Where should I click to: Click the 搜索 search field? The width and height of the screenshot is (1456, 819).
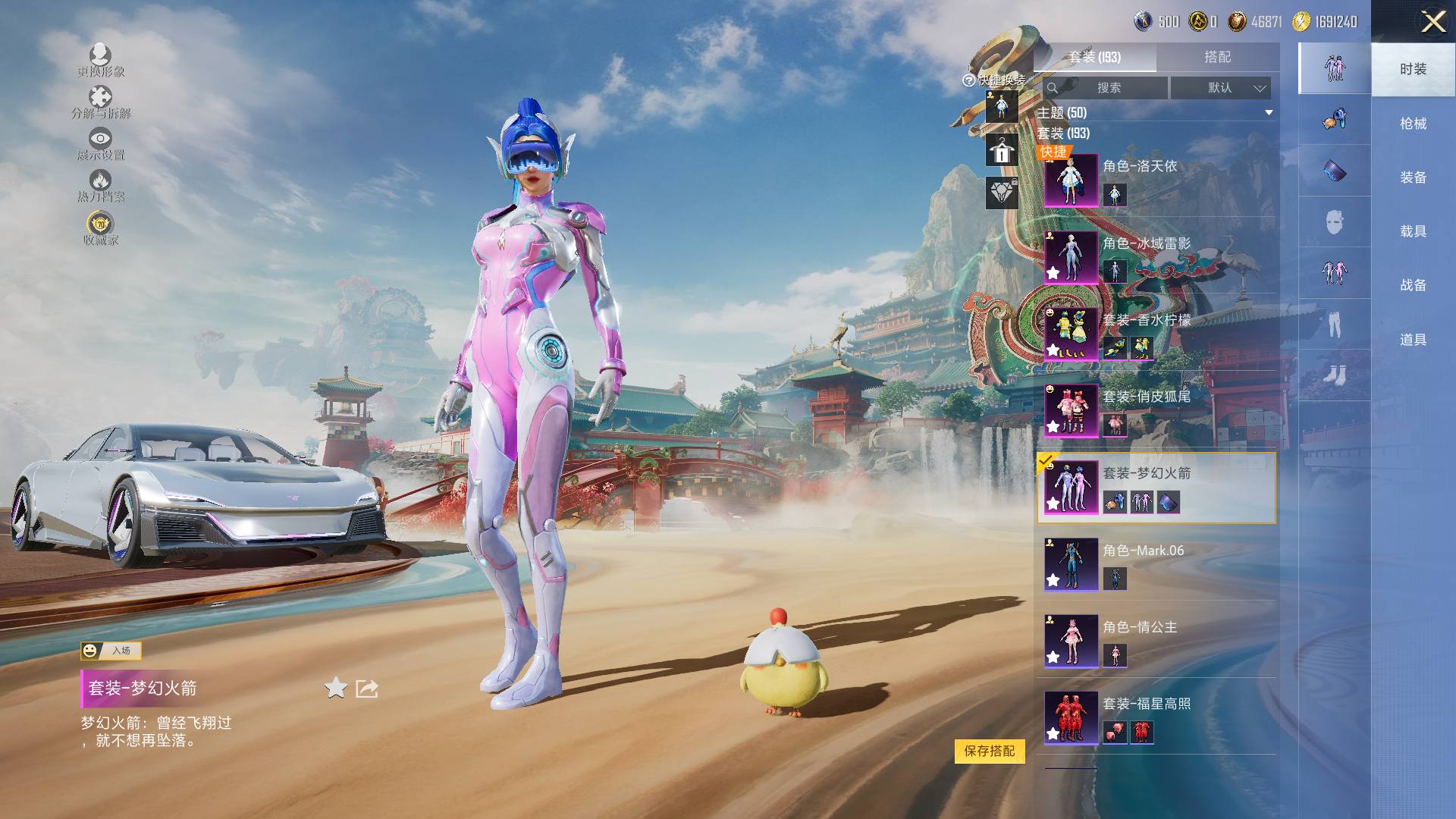click(x=1107, y=88)
